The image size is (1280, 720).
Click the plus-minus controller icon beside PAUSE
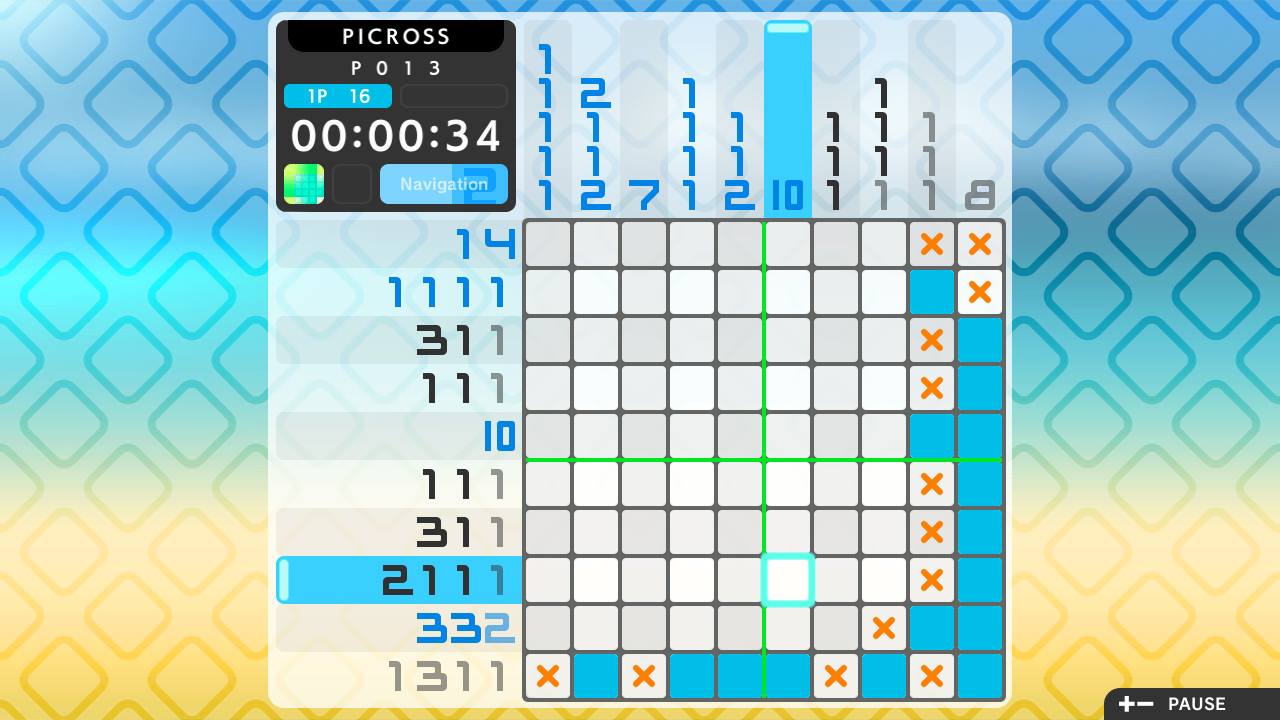1136,704
